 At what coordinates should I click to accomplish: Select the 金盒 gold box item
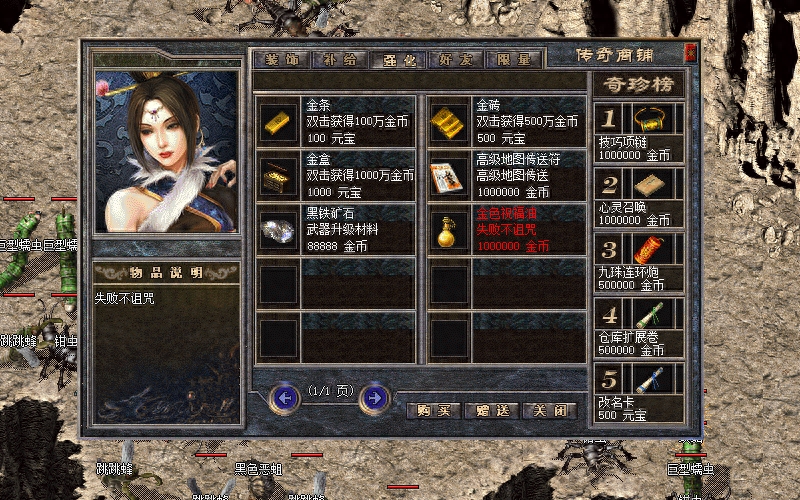[278, 175]
